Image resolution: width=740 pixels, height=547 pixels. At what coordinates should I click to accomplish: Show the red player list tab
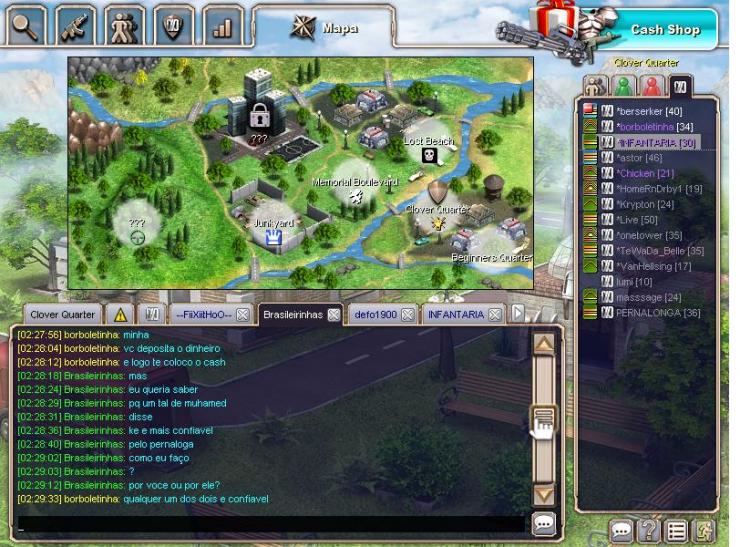[652, 86]
